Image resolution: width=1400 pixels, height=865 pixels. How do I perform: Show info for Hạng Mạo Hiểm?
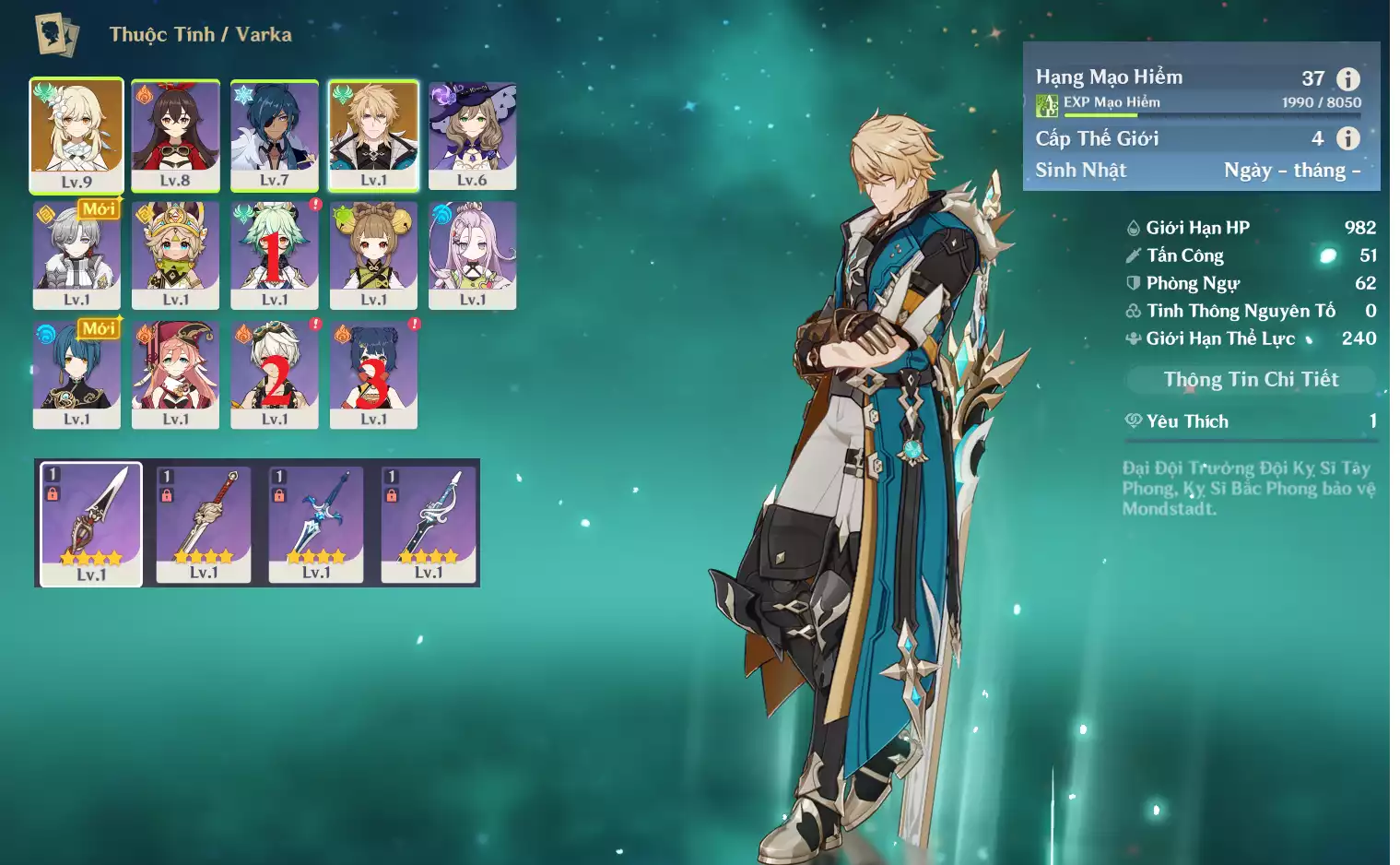coord(1348,79)
